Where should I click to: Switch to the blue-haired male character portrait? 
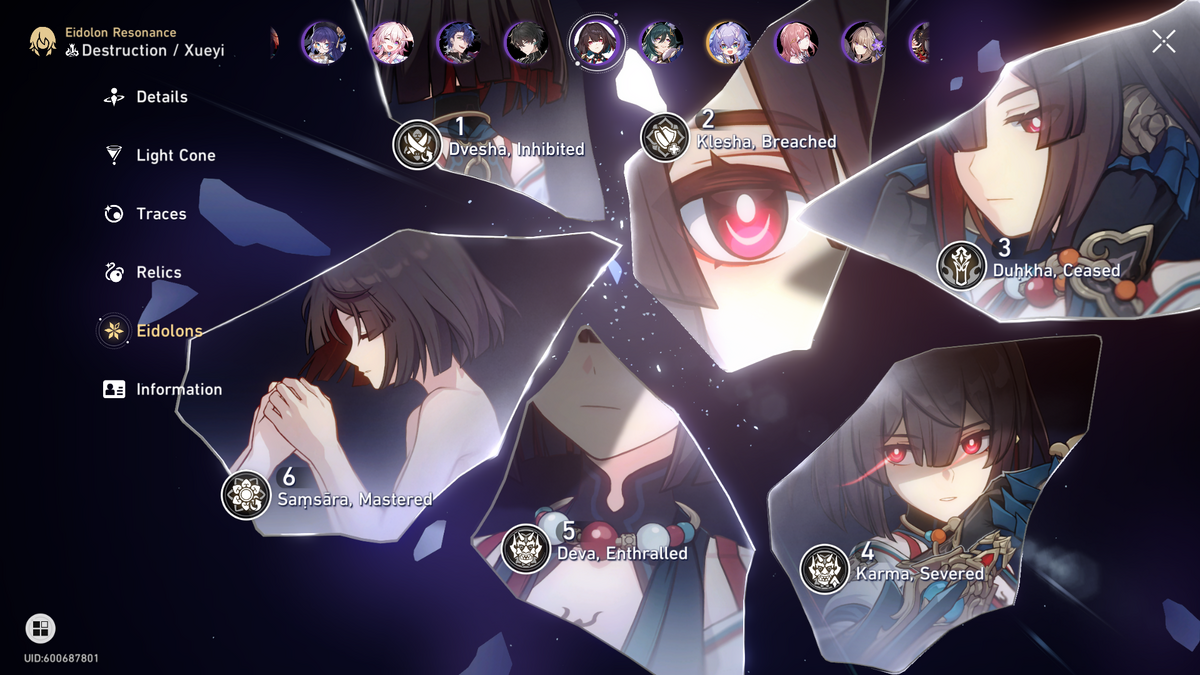click(x=459, y=43)
